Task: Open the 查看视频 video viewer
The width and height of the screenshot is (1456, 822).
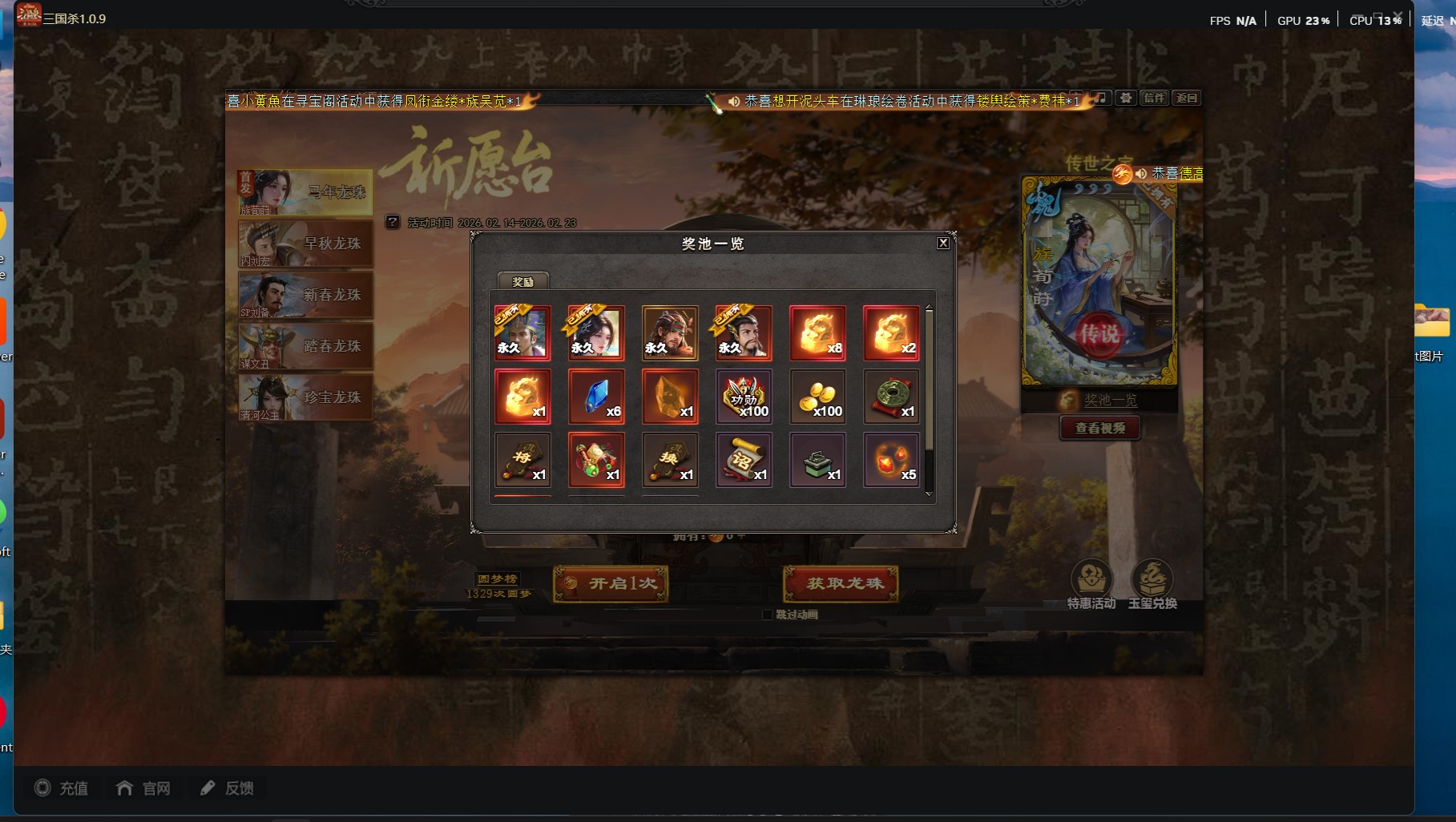Action: [1100, 428]
